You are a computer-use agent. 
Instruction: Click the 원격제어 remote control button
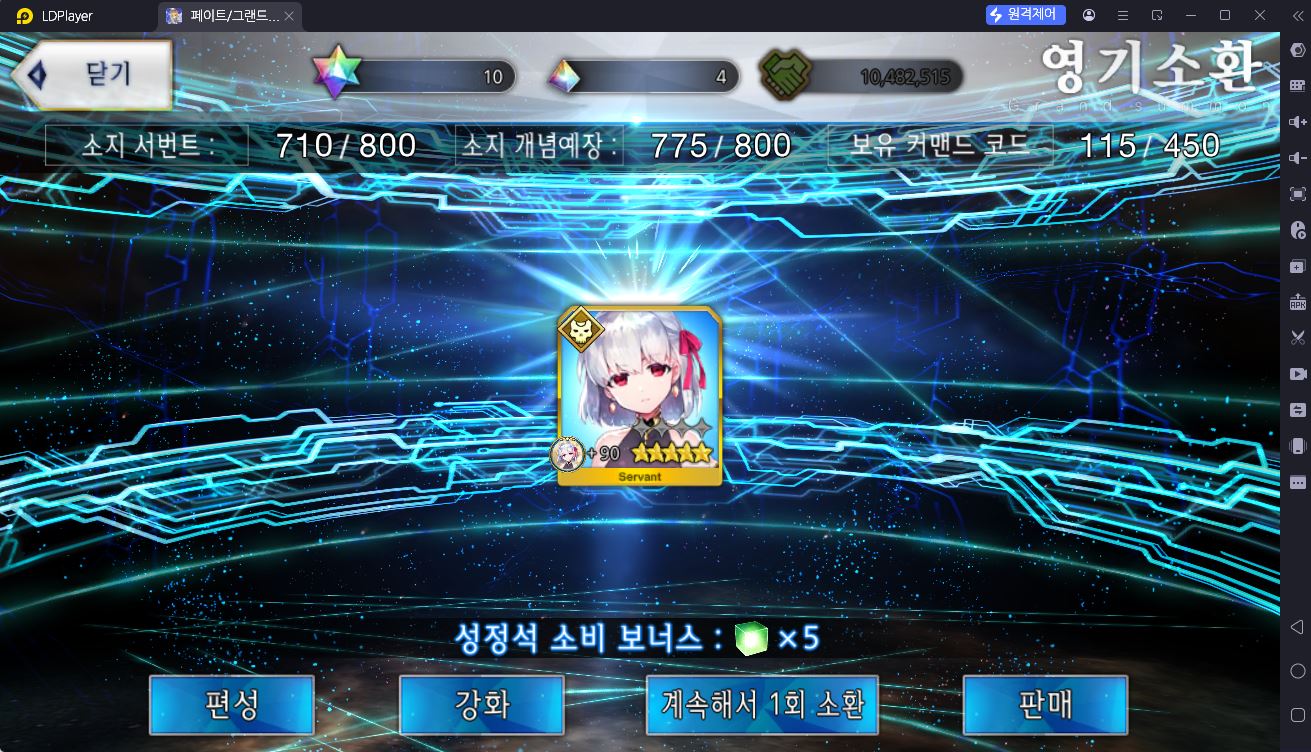(x=1026, y=15)
